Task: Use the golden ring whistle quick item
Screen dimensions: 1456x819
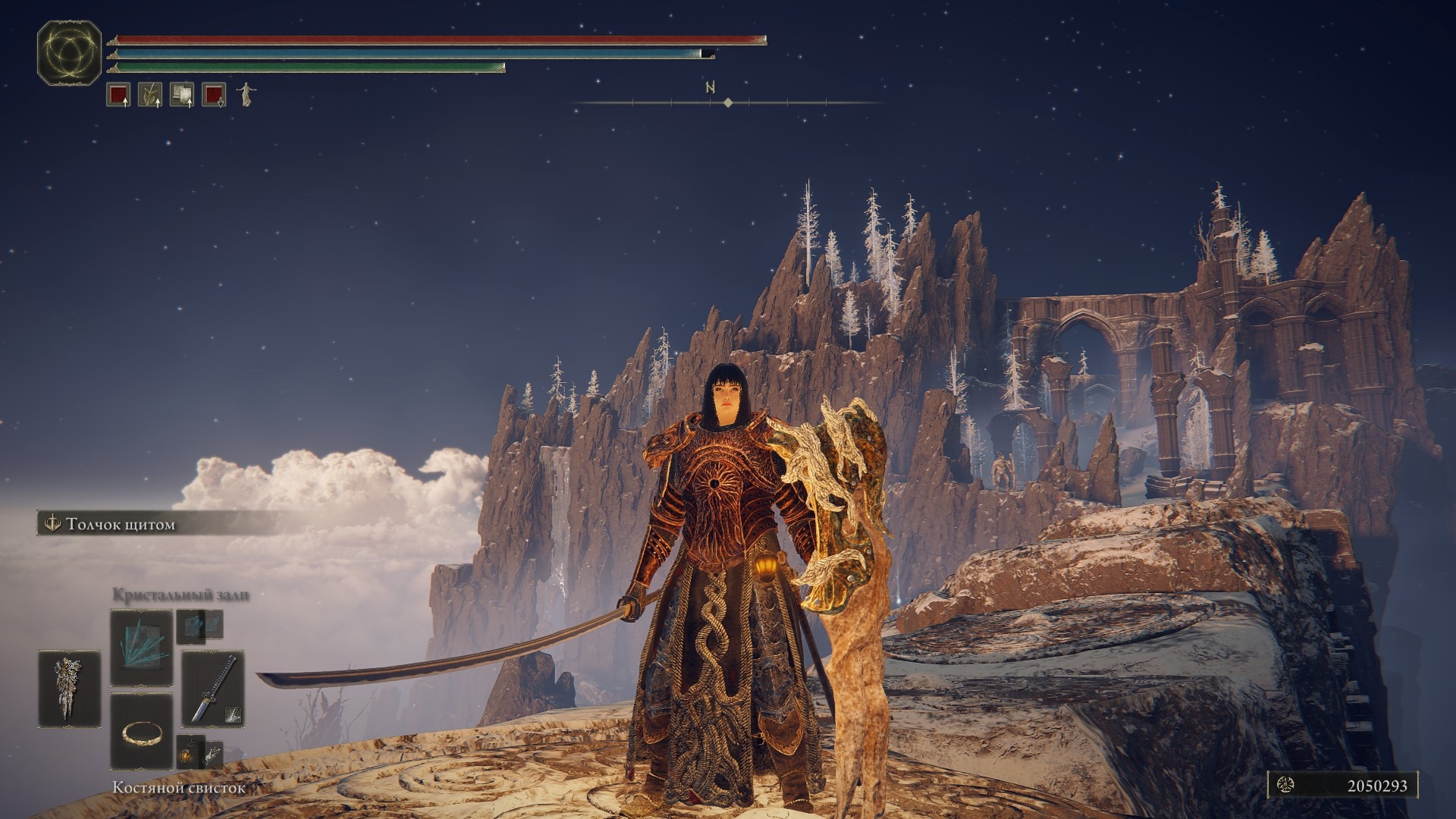Action: pos(141,731)
